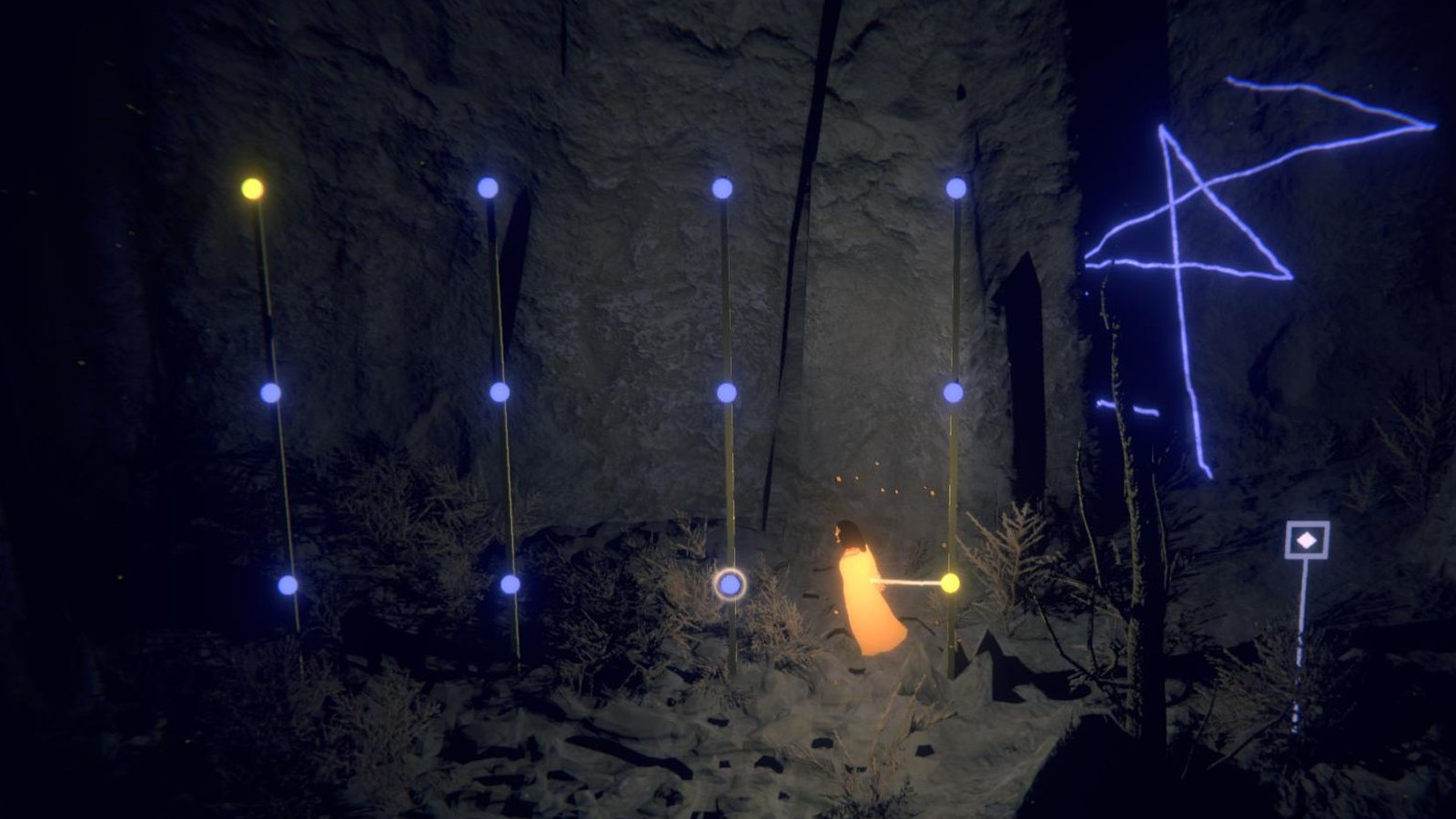Select the ring-highlighted blue puzzle node
This screenshot has width=1456, height=819.
[x=730, y=584]
